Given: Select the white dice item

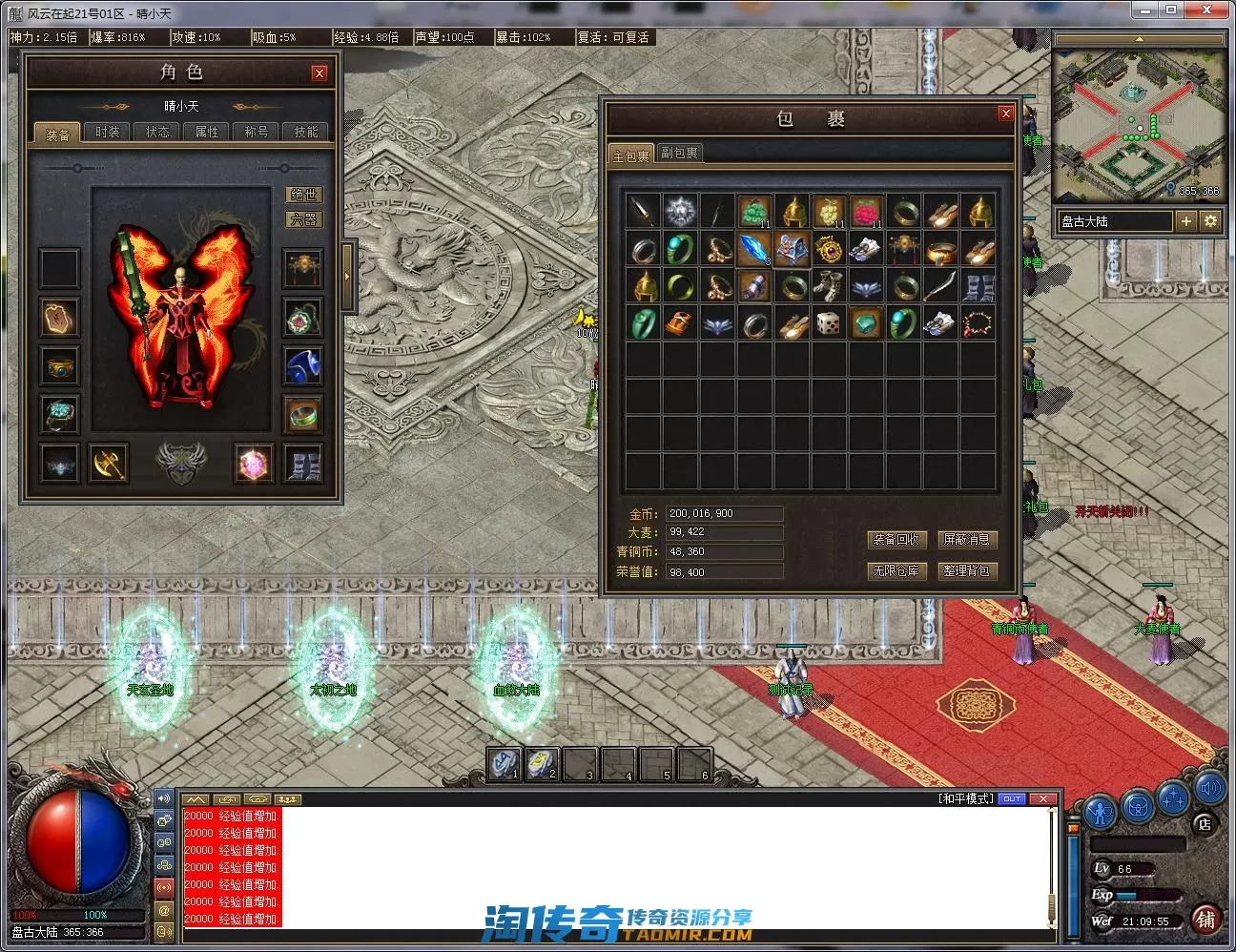Looking at the screenshot, I should 829,324.
